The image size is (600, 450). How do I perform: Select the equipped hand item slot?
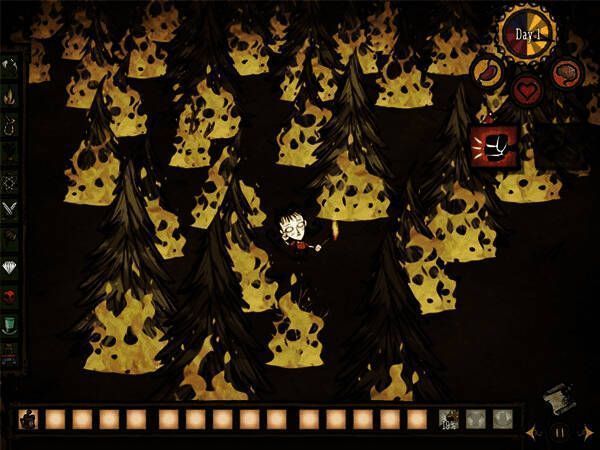448,419
